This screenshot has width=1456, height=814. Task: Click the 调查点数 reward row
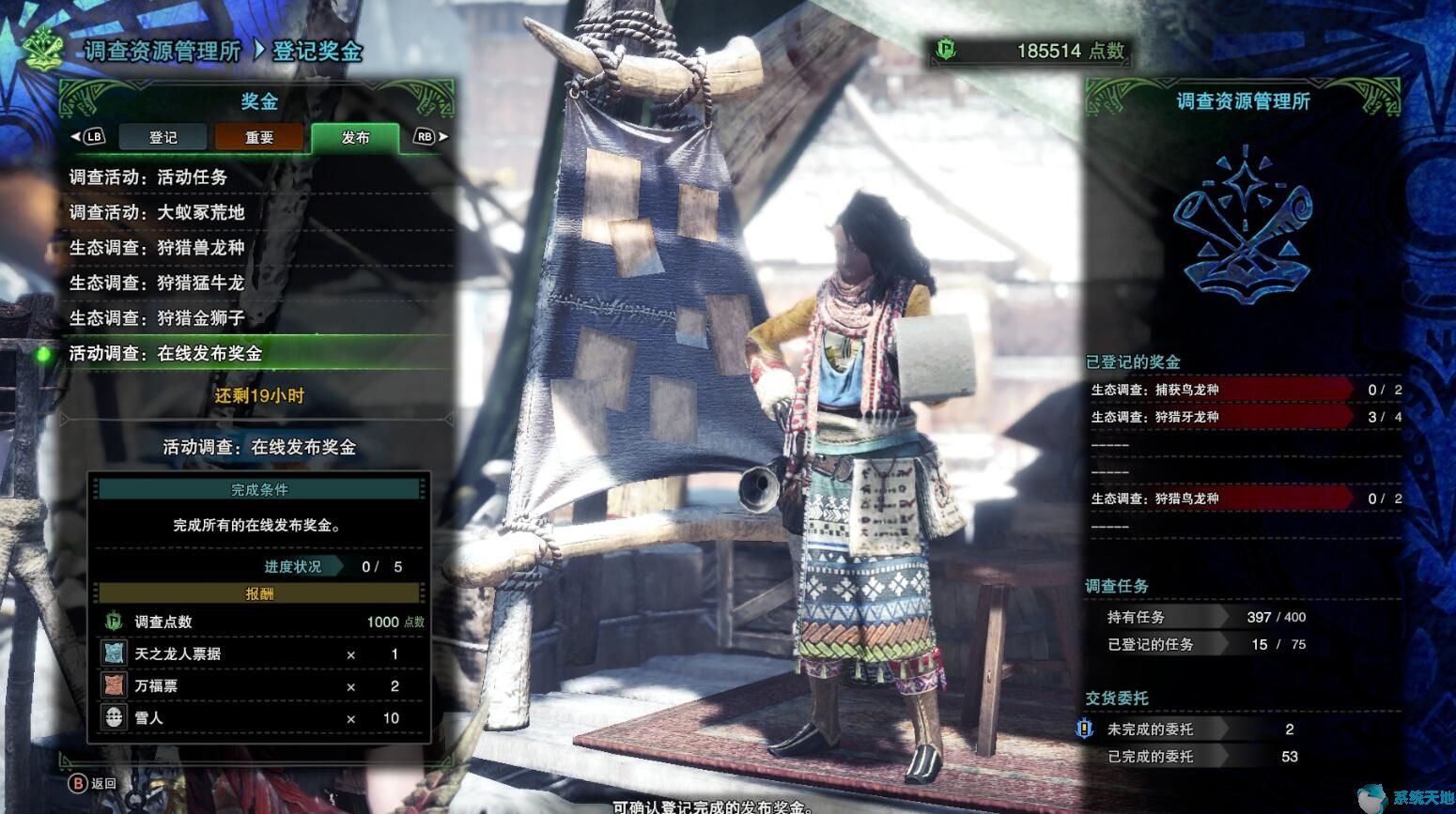coord(261,622)
